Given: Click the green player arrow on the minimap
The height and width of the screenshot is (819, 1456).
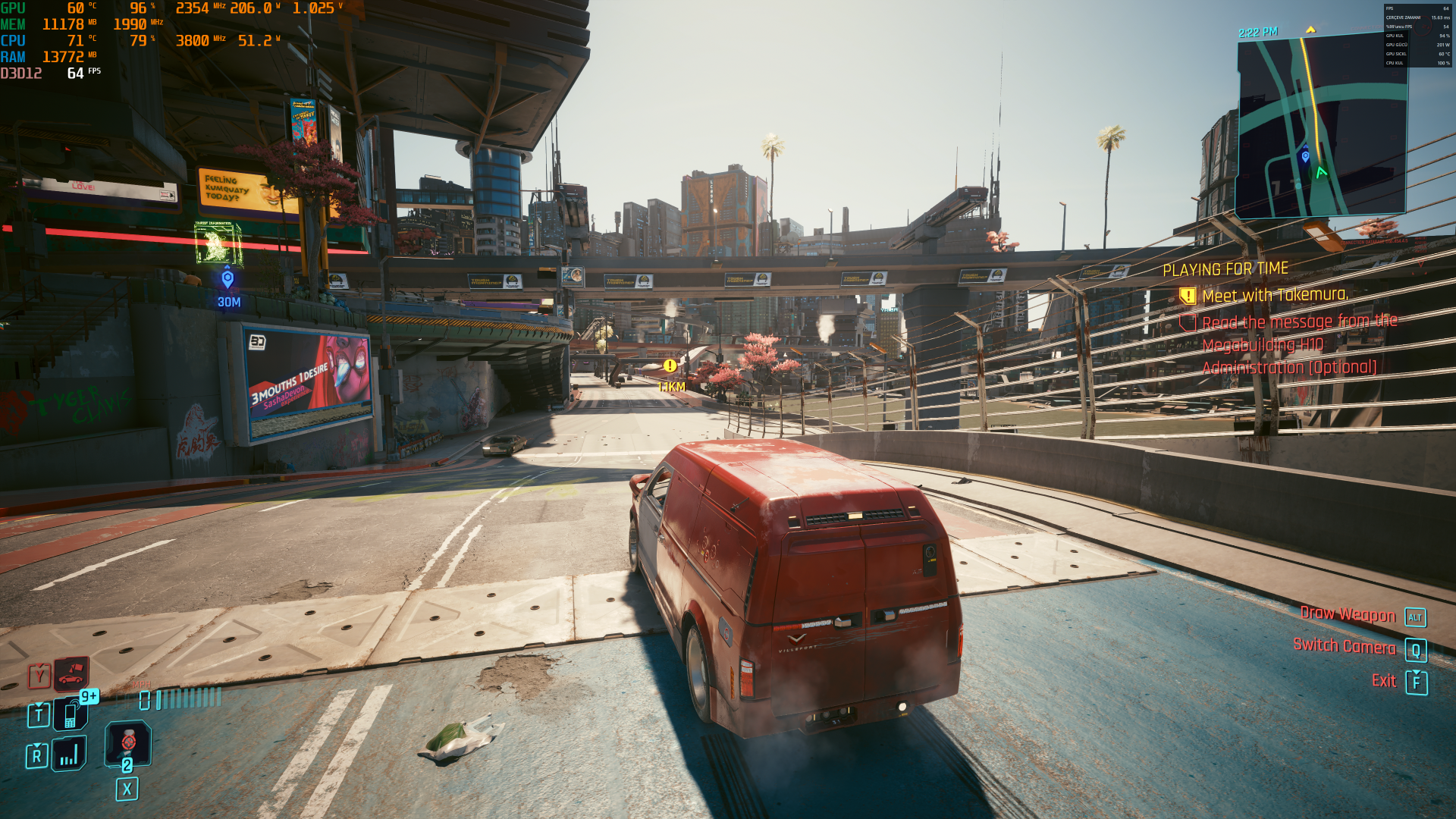Looking at the screenshot, I should click(1322, 173).
